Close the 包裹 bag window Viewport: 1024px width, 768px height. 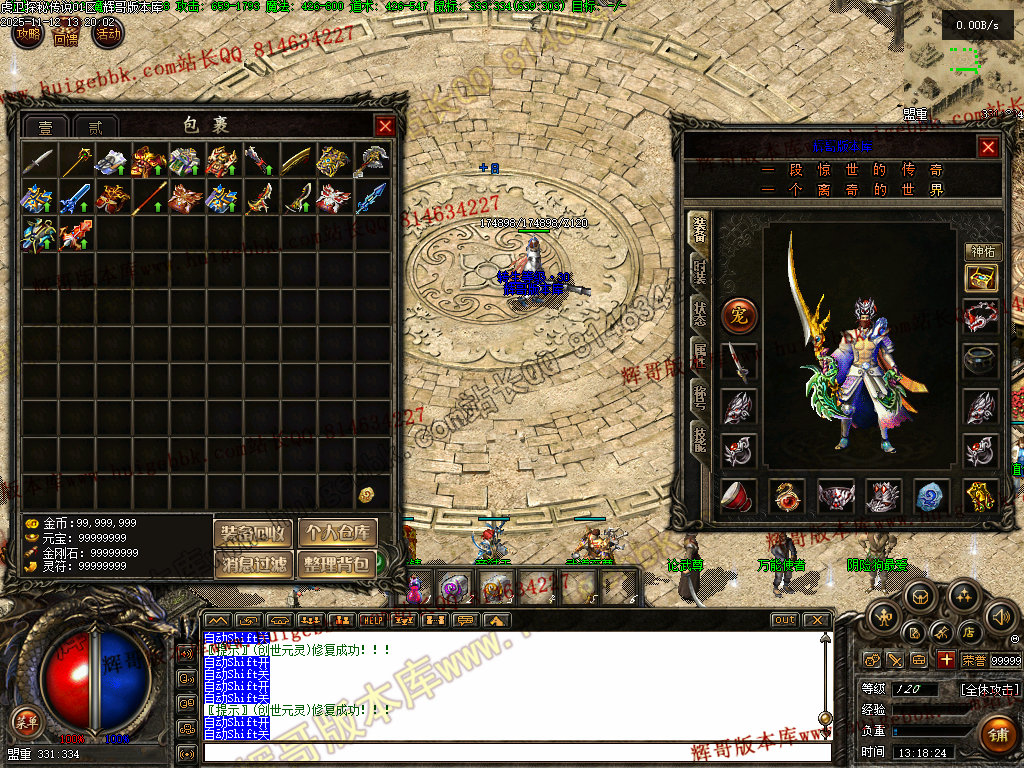[x=385, y=126]
